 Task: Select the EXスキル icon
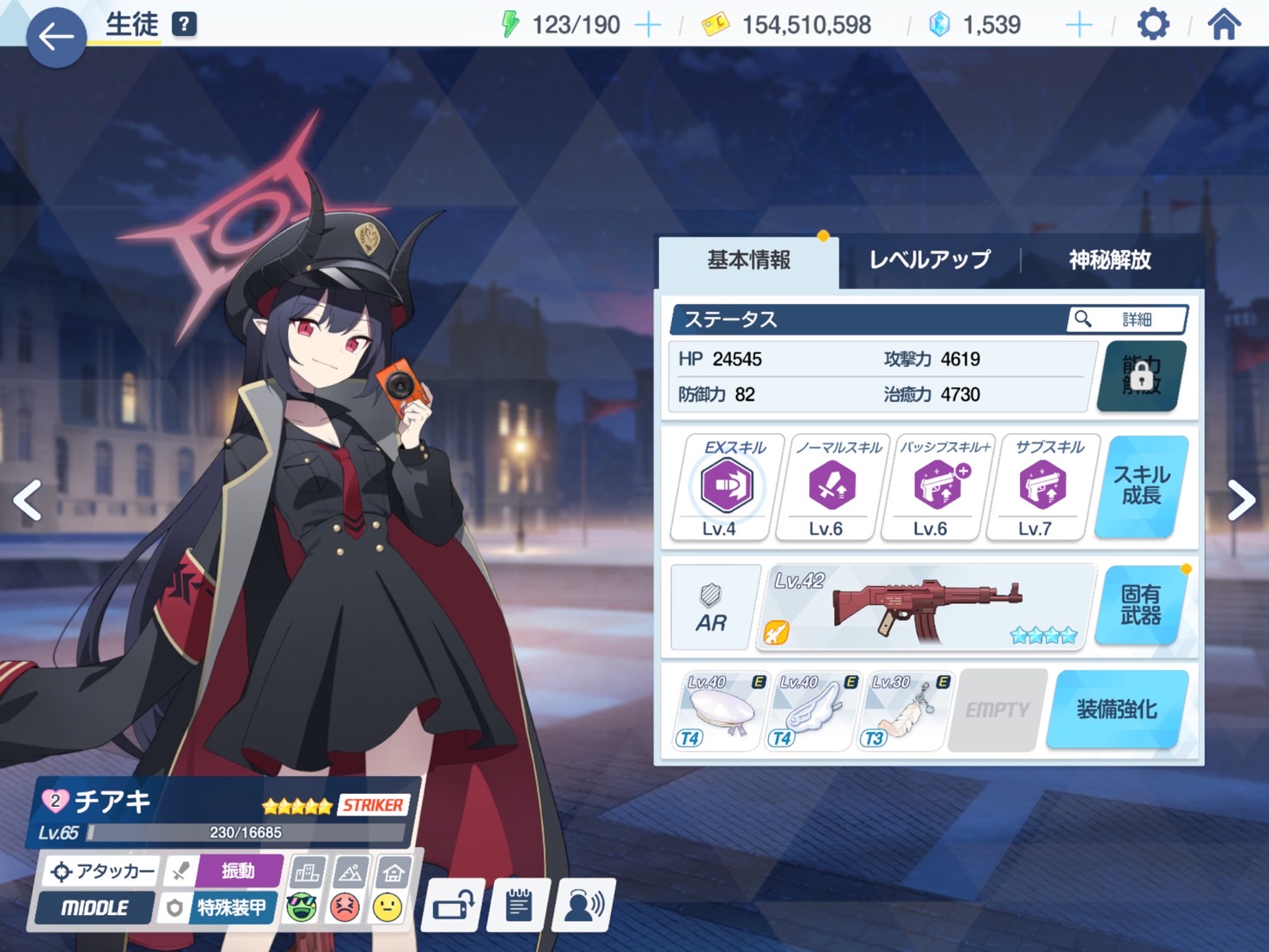click(x=726, y=486)
